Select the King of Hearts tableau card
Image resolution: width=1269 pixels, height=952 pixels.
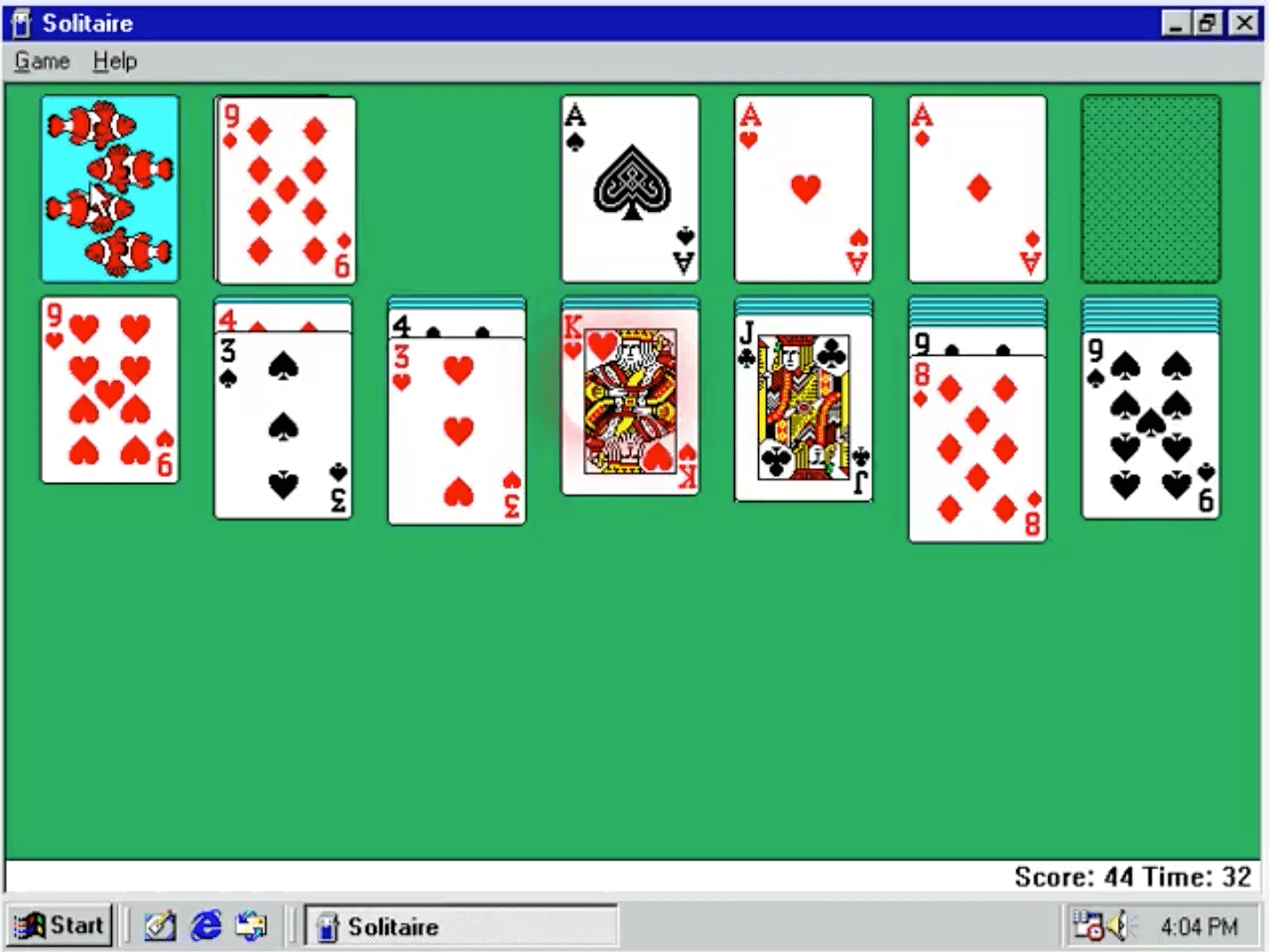(x=629, y=405)
